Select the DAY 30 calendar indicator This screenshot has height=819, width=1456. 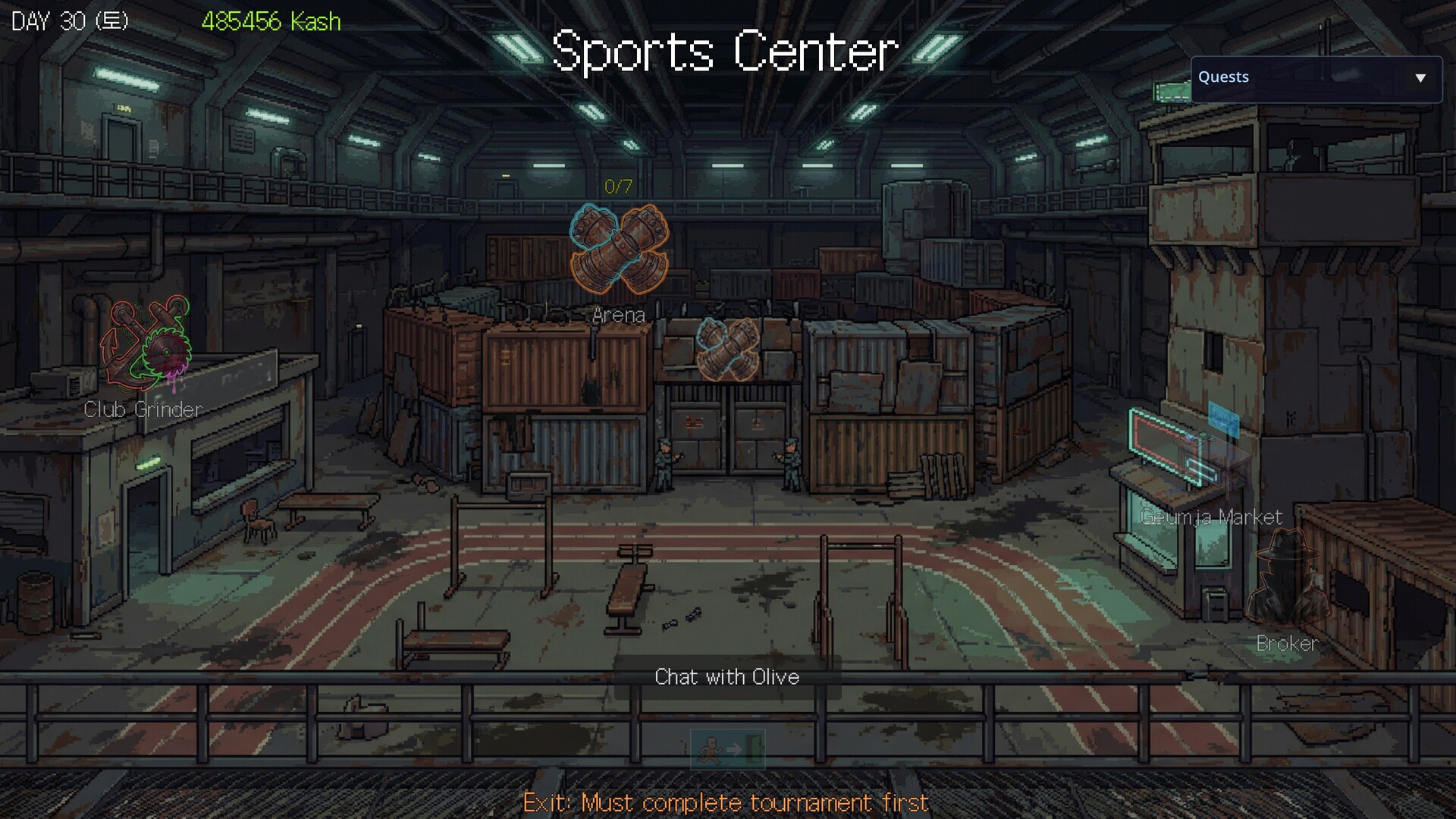click(x=67, y=20)
